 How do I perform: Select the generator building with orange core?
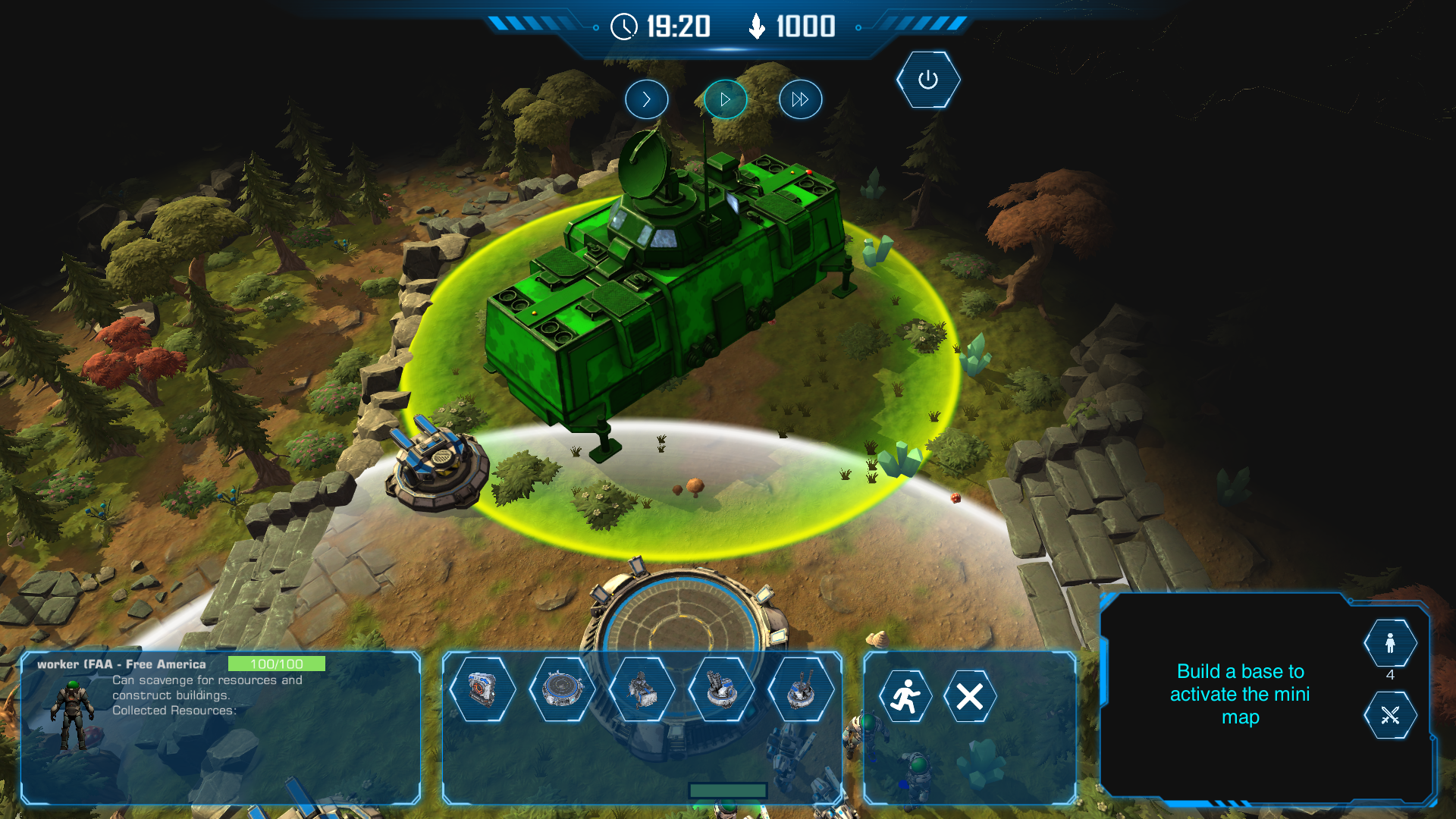tap(482, 689)
